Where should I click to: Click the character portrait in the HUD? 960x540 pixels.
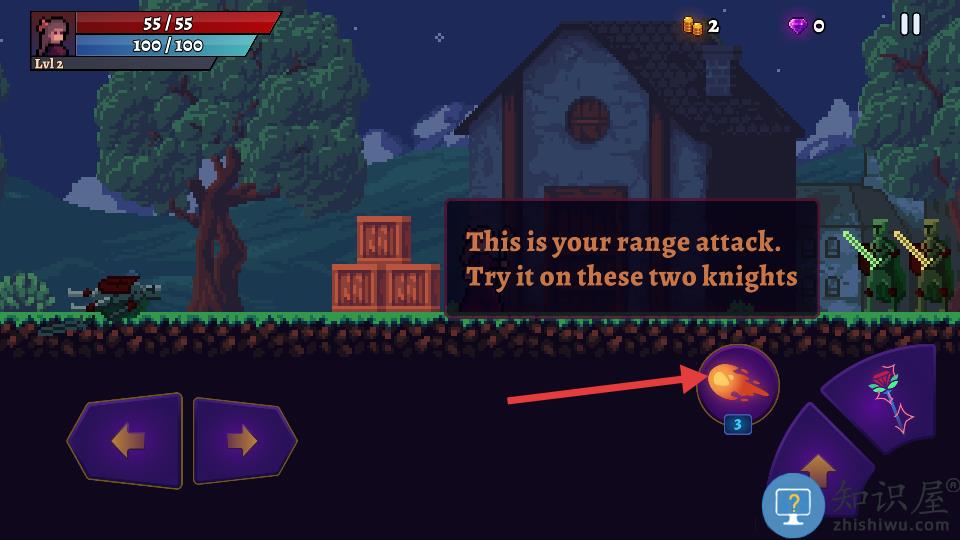click(x=53, y=35)
